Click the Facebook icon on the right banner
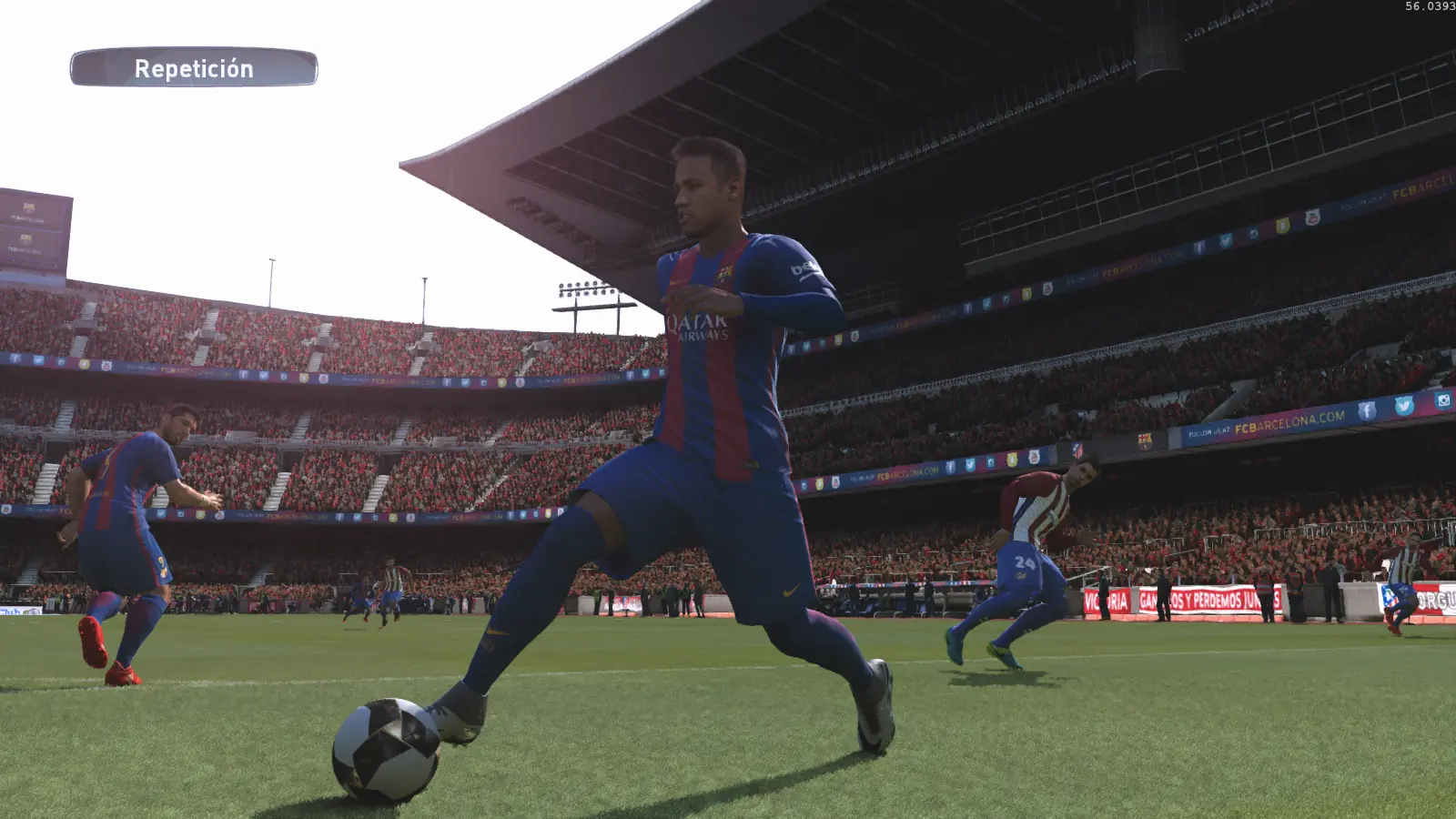This screenshot has width=1456, height=819. click(1367, 409)
